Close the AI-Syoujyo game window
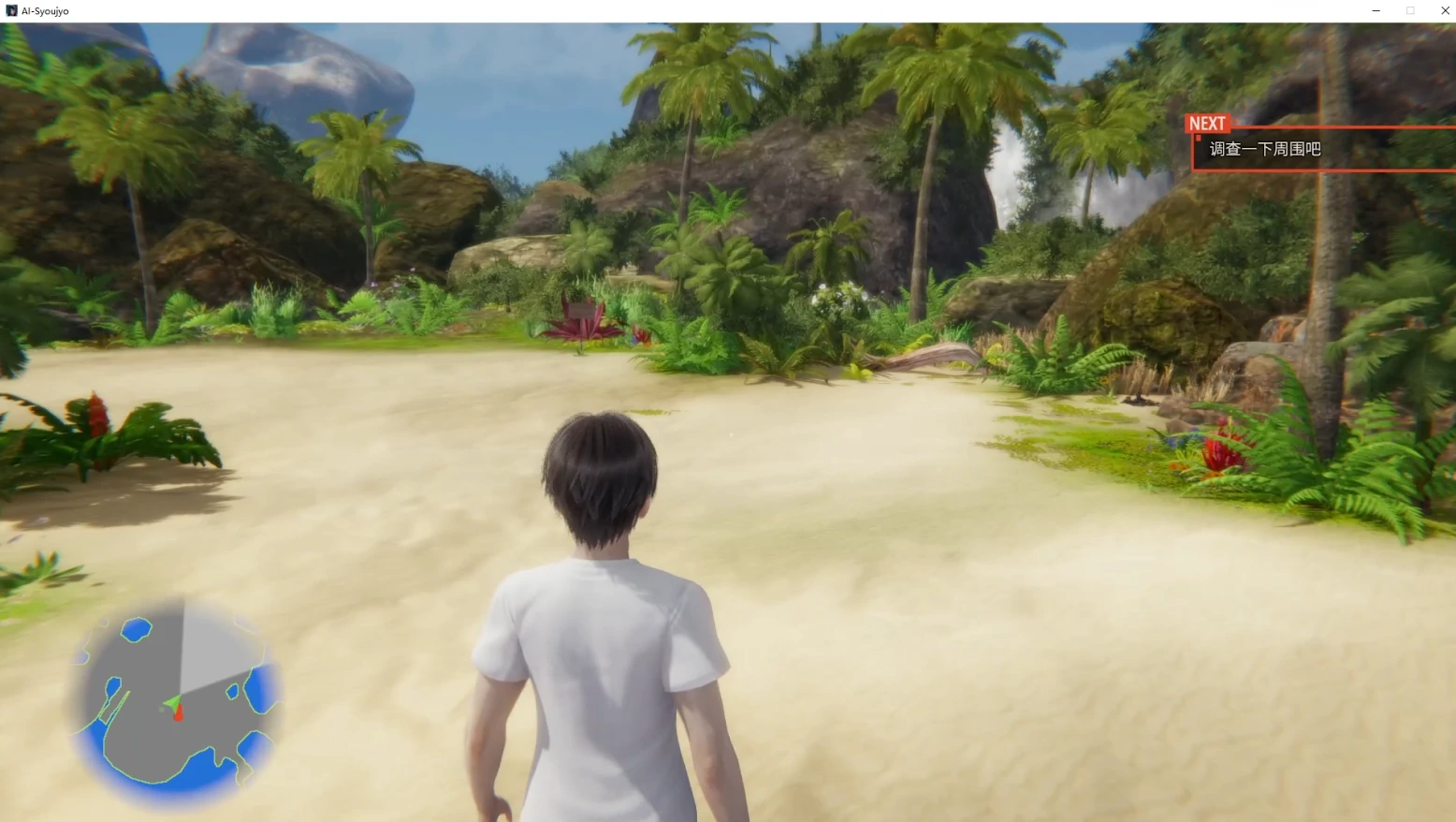Viewport: 1456px width, 822px height. tap(1444, 10)
